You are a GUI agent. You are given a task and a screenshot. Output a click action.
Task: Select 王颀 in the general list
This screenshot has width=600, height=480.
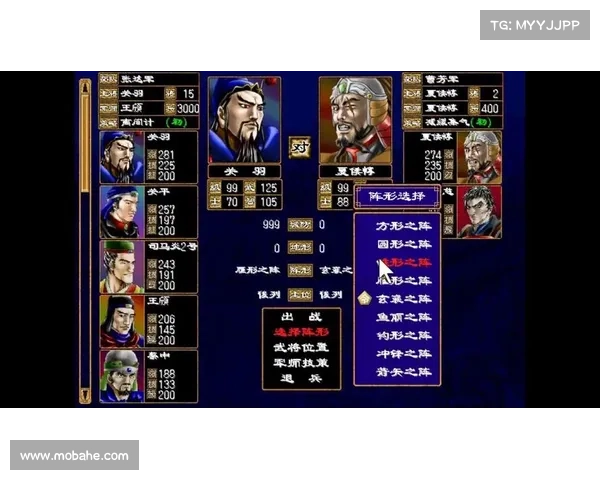148,321
